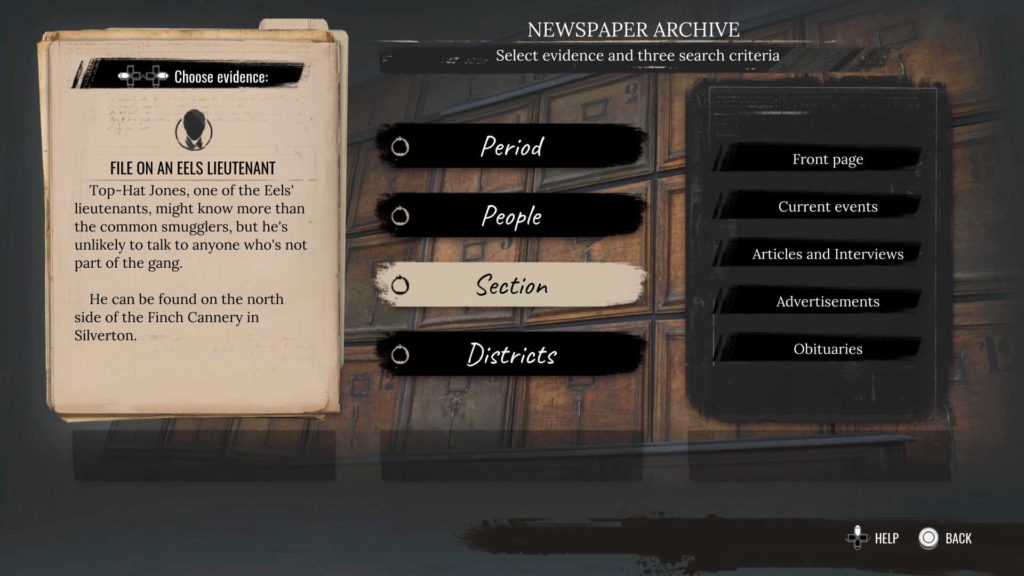Select Articles and Interviews option

click(x=827, y=254)
